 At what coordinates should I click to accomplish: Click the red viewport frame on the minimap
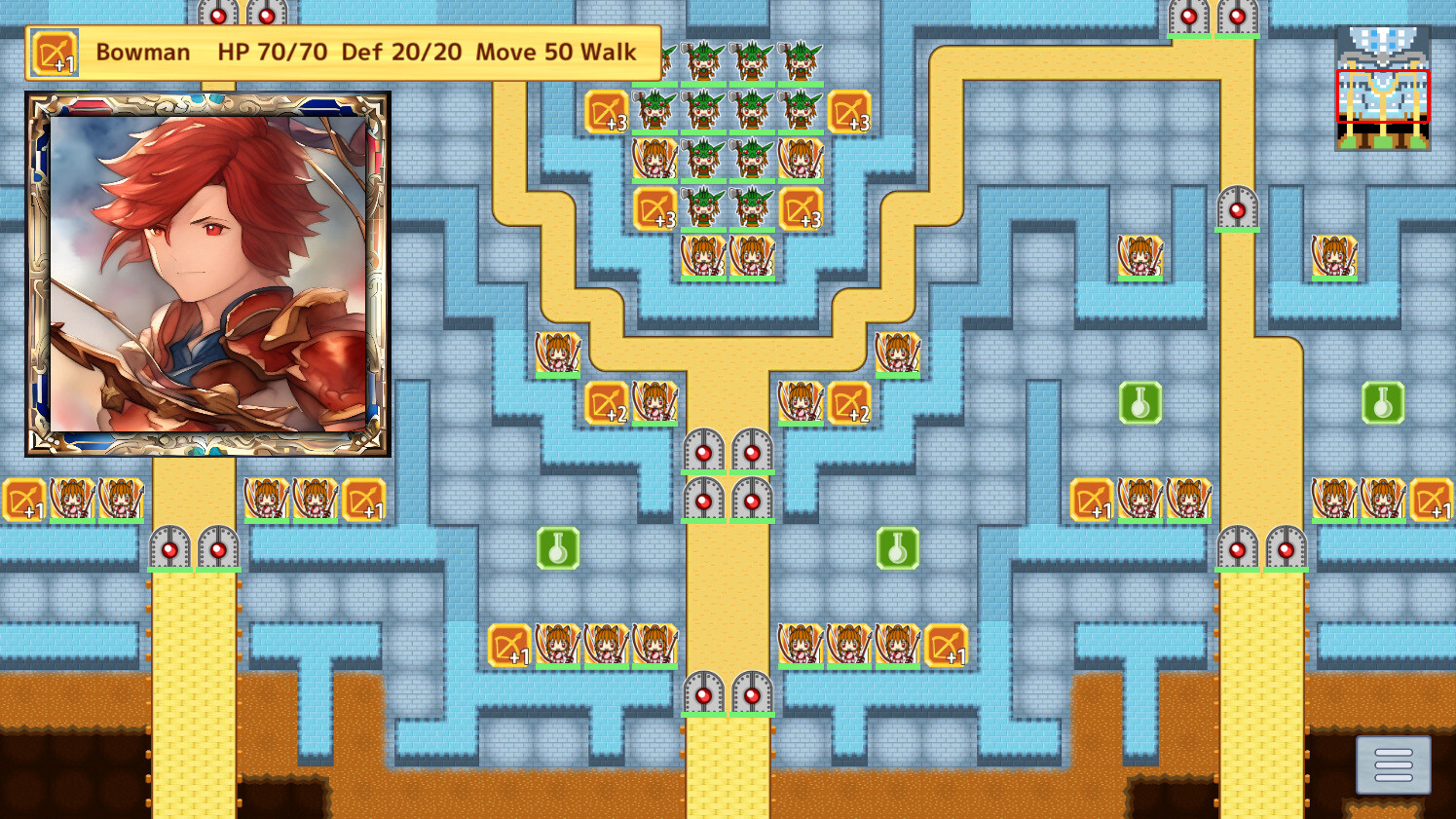point(1383,97)
